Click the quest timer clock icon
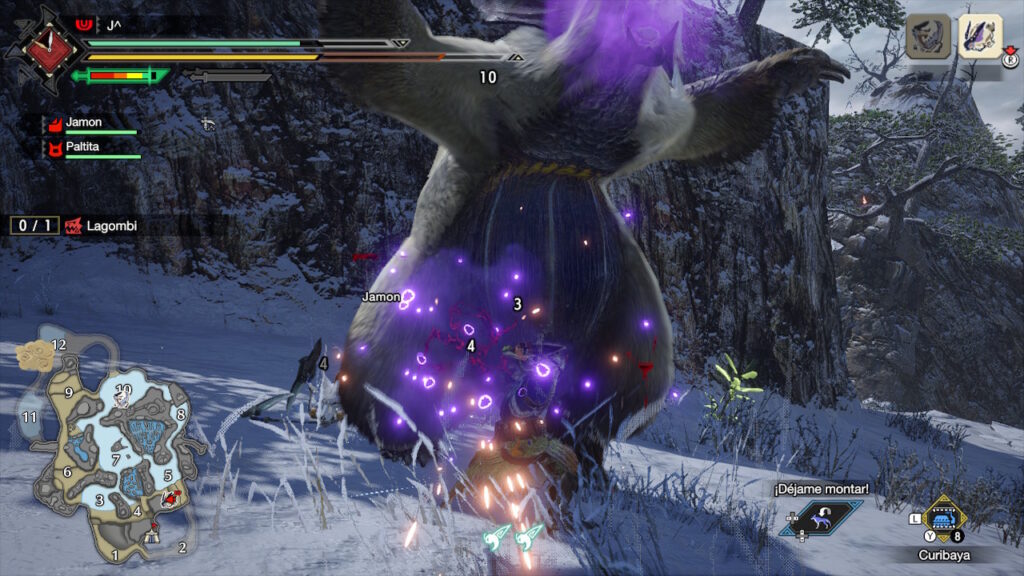Viewport: 1024px width, 576px height. point(43,45)
